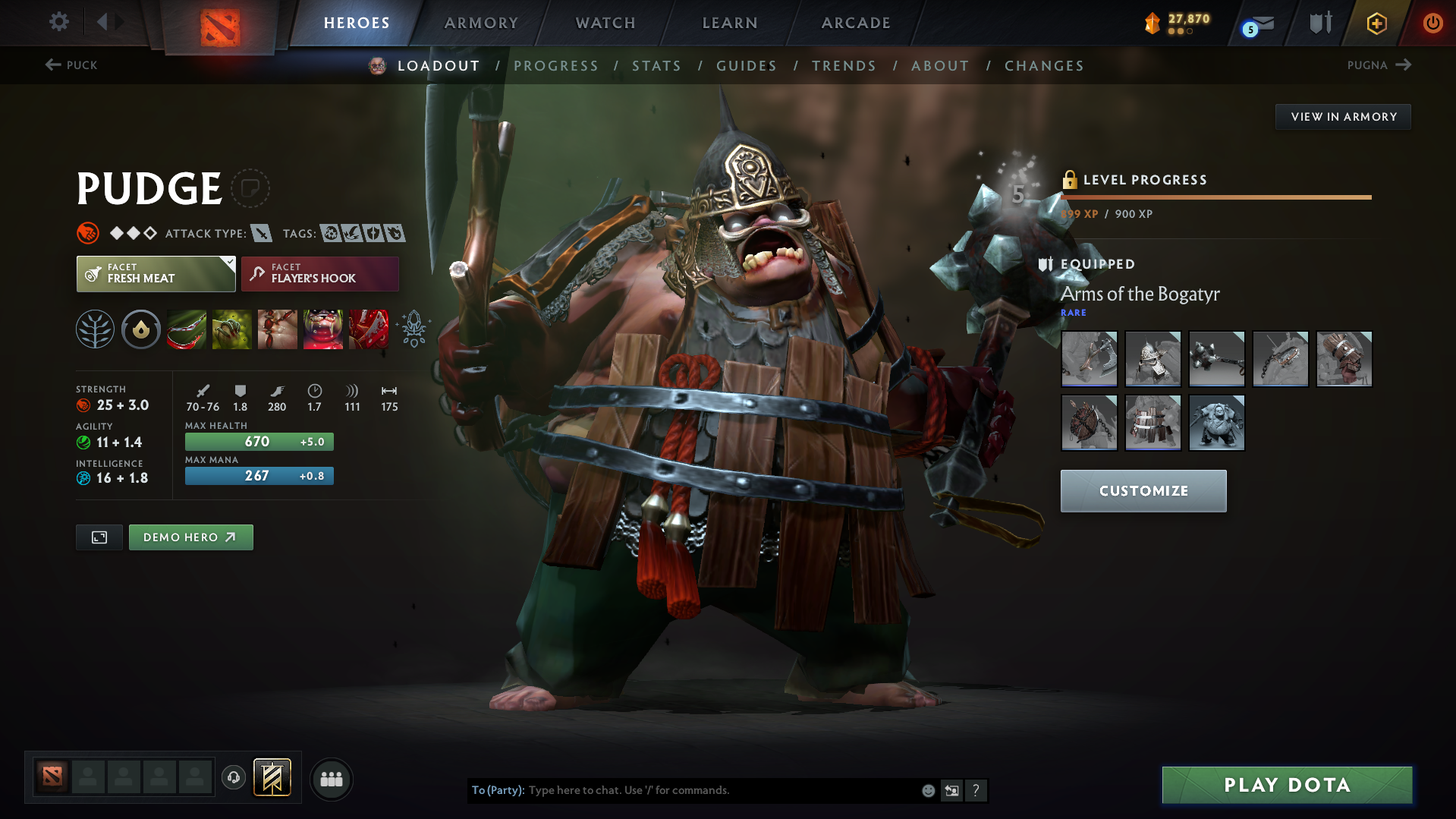The image size is (1456, 819).
Task: Click the party chat input field
Action: pyautogui.click(x=721, y=790)
